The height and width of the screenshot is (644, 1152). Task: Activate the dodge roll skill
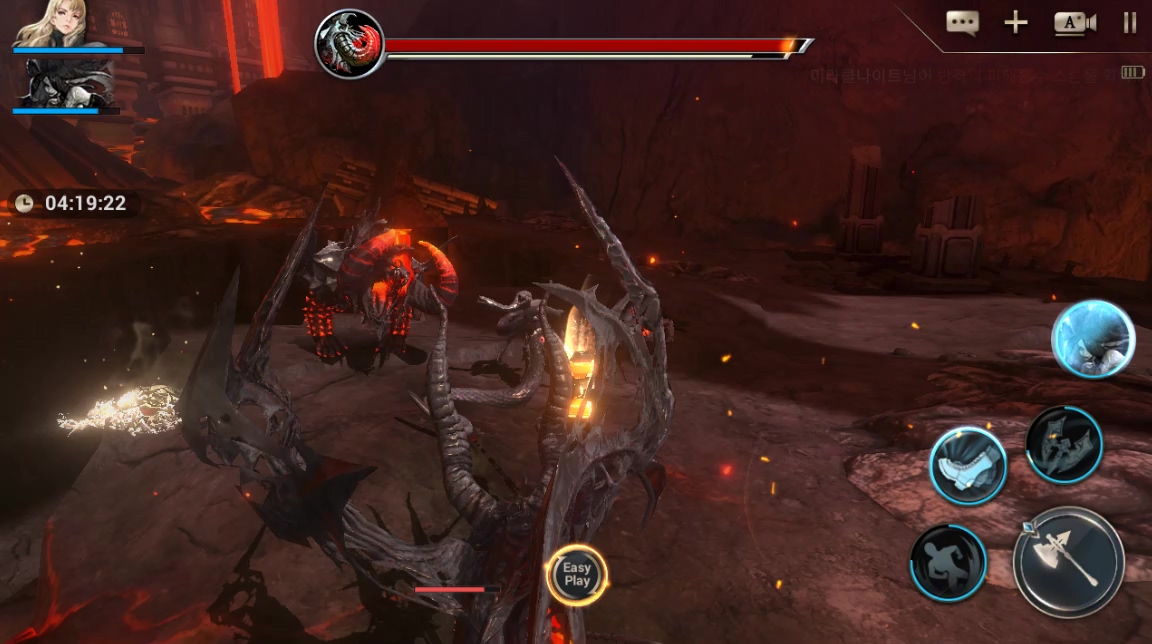tap(948, 563)
